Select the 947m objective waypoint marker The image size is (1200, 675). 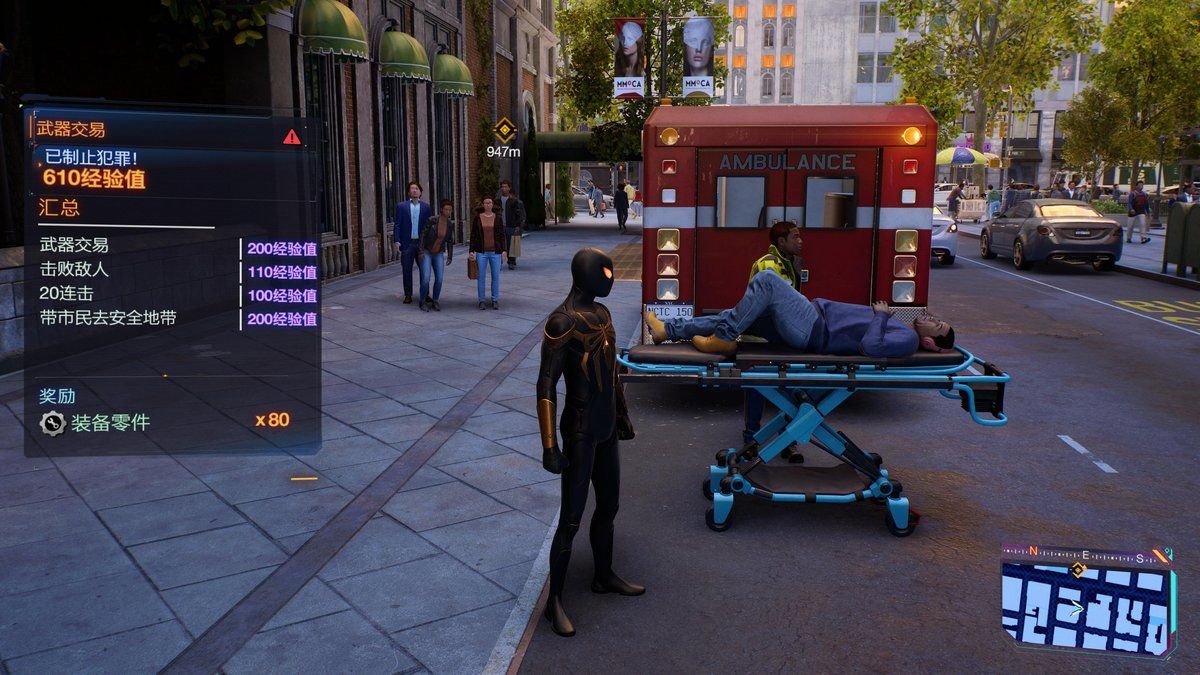coord(504,129)
